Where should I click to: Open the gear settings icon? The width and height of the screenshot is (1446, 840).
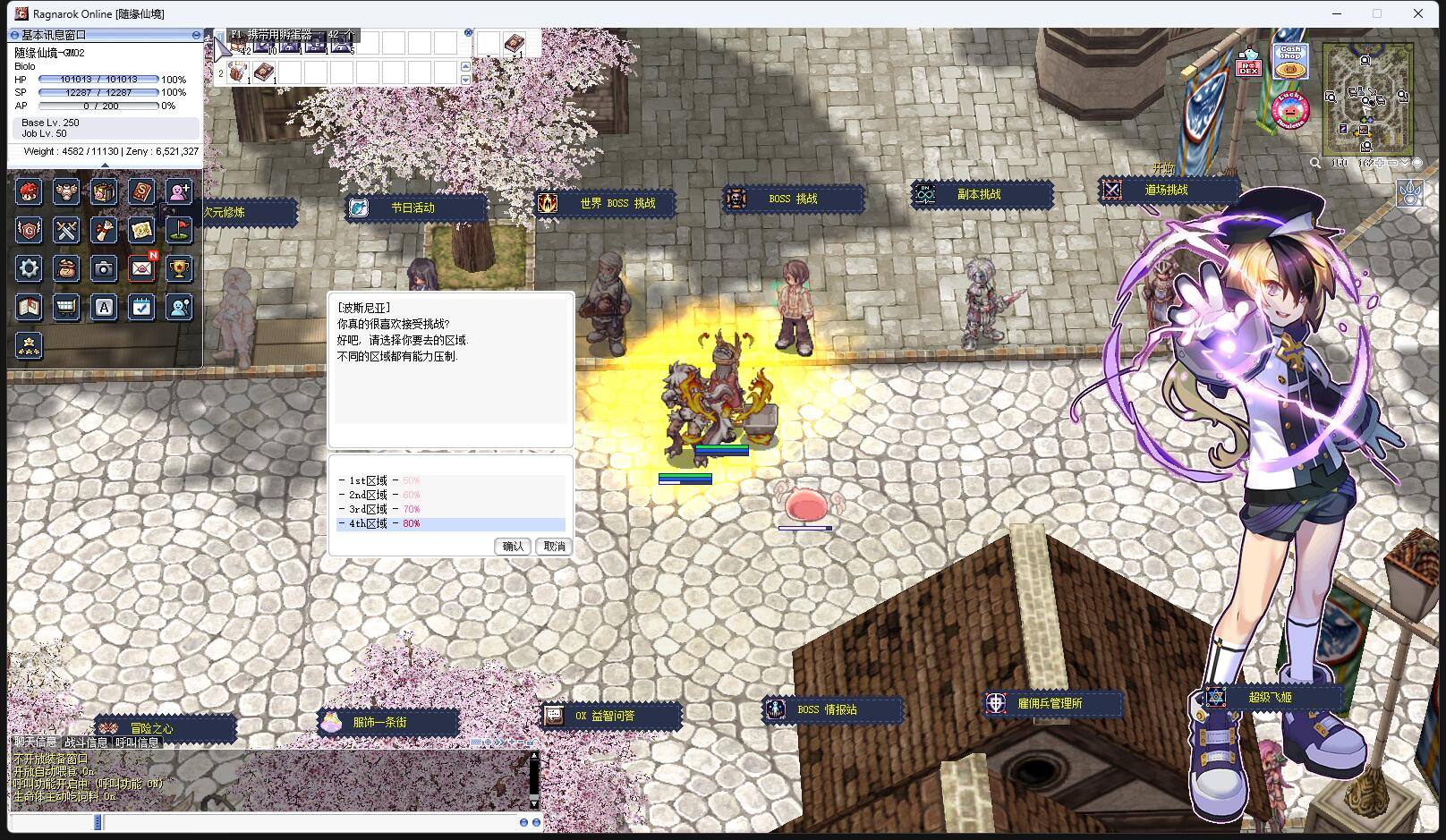point(29,268)
